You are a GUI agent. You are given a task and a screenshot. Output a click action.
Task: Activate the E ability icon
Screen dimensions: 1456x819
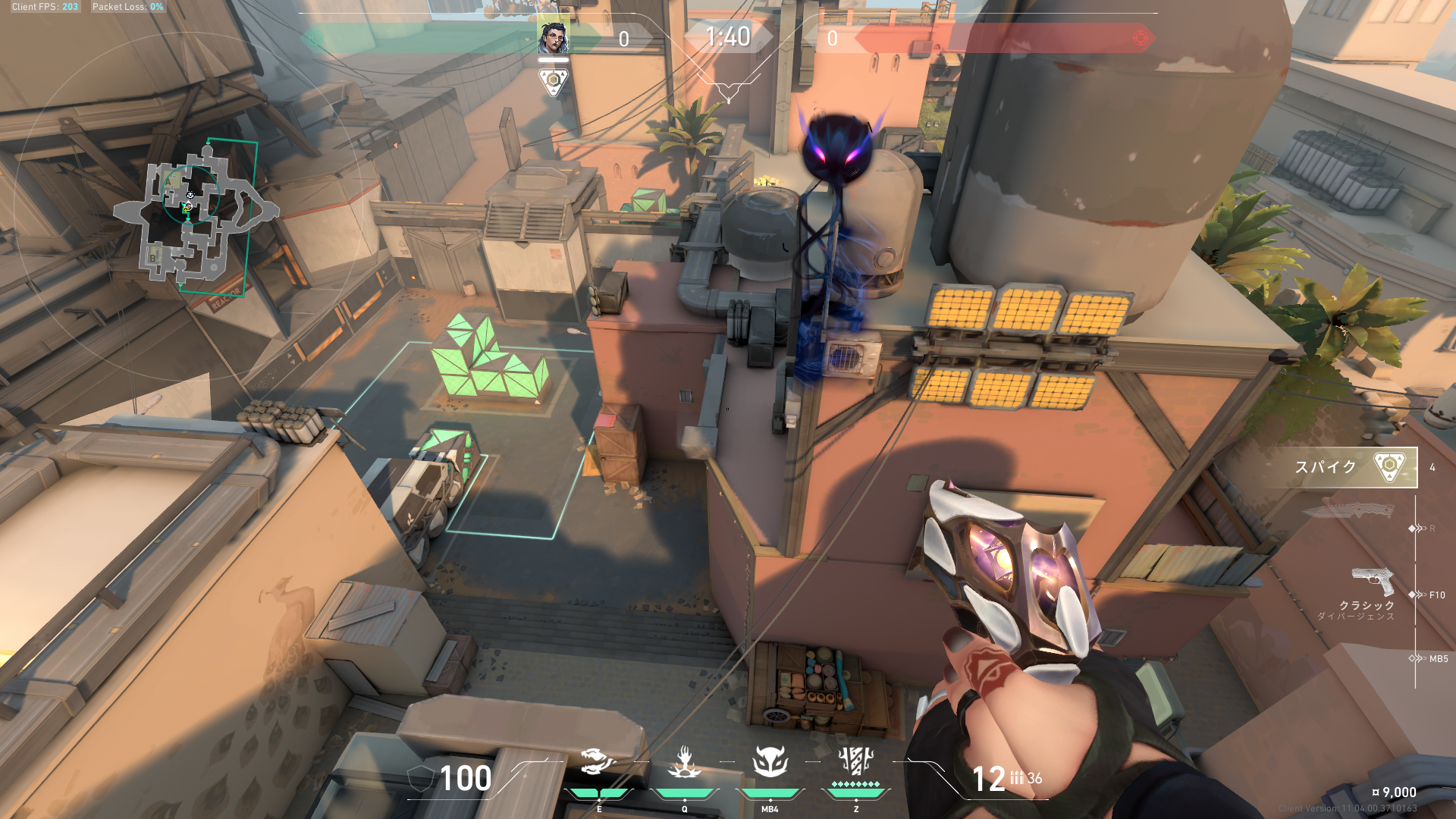pyautogui.click(x=598, y=762)
